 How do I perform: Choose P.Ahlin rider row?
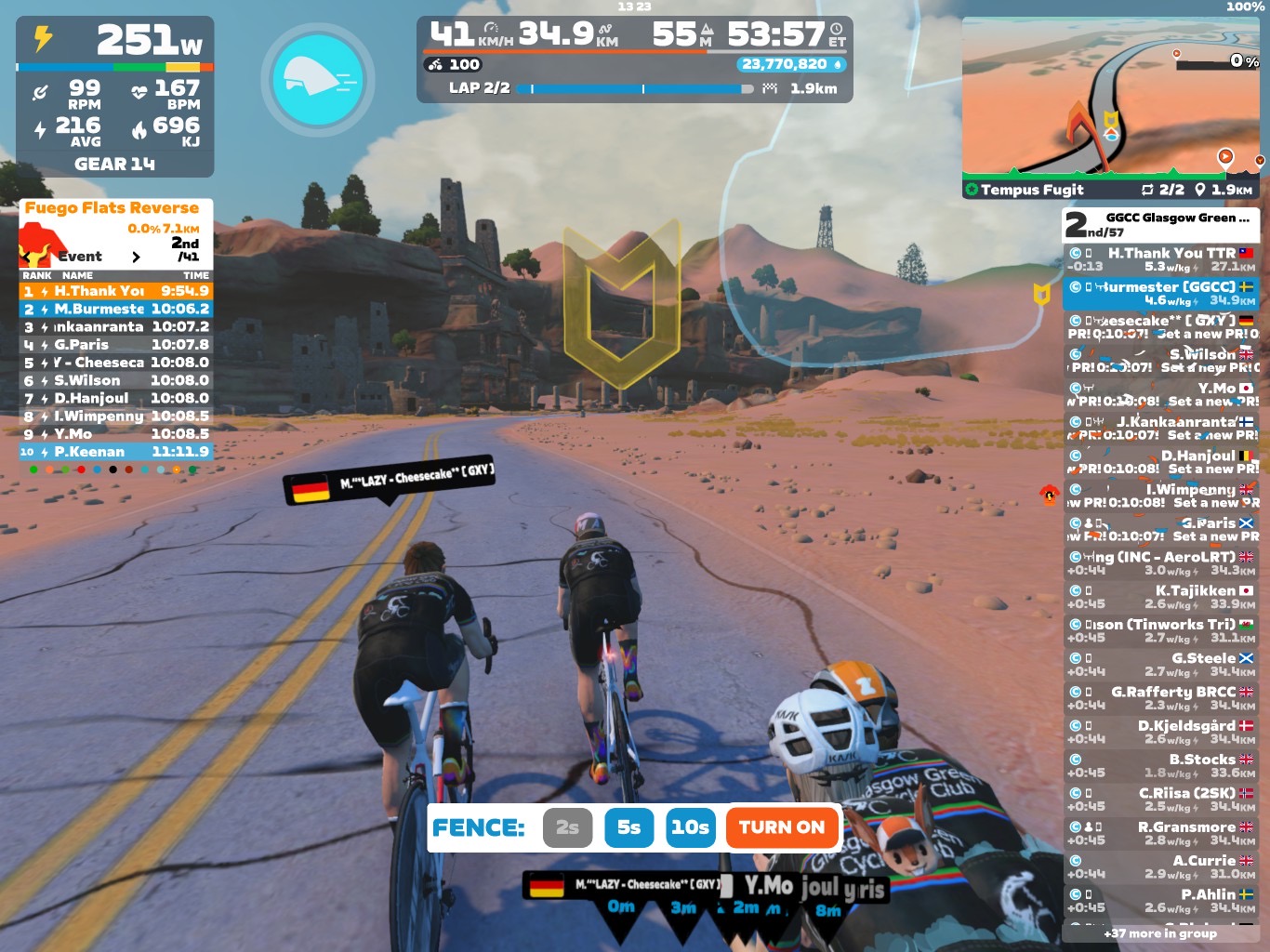tap(1161, 900)
